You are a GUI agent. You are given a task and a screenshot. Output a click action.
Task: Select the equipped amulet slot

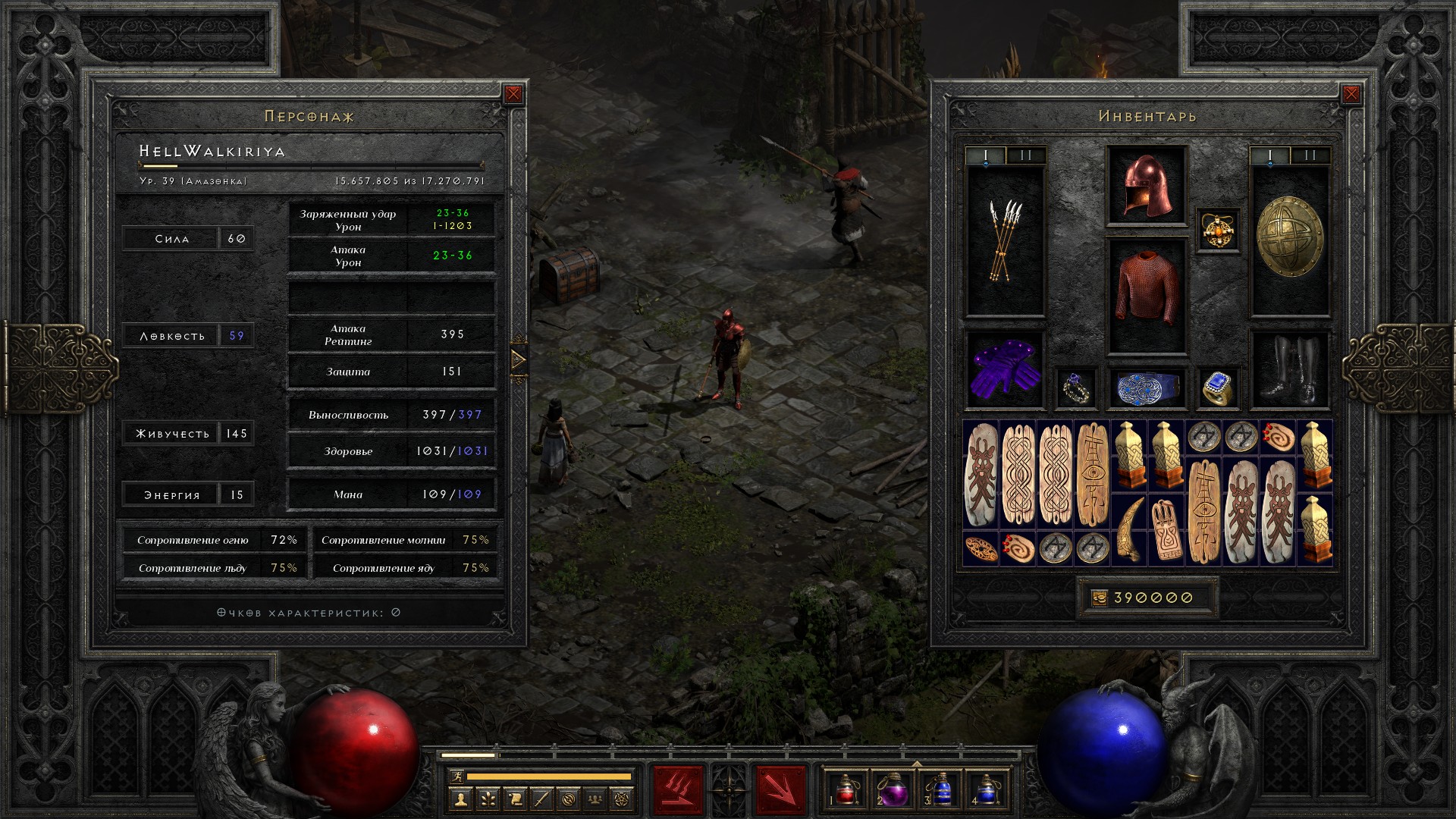click(1218, 230)
